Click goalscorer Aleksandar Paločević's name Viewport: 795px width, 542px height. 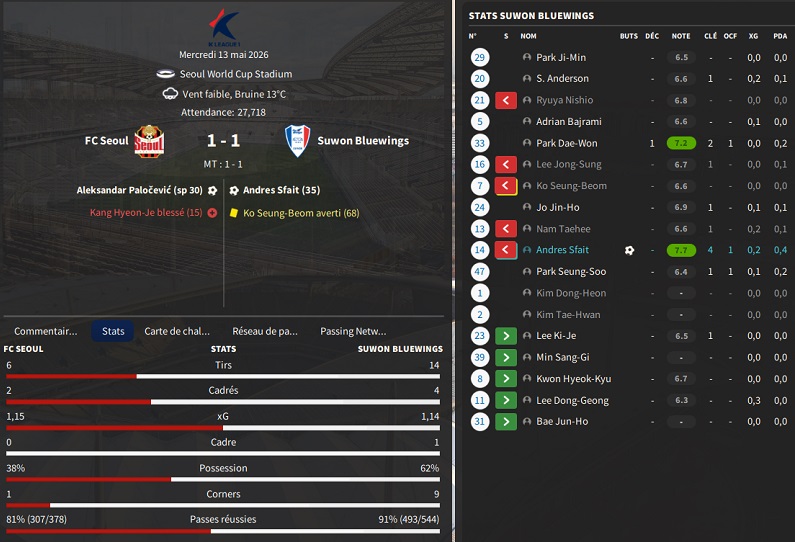pos(139,190)
